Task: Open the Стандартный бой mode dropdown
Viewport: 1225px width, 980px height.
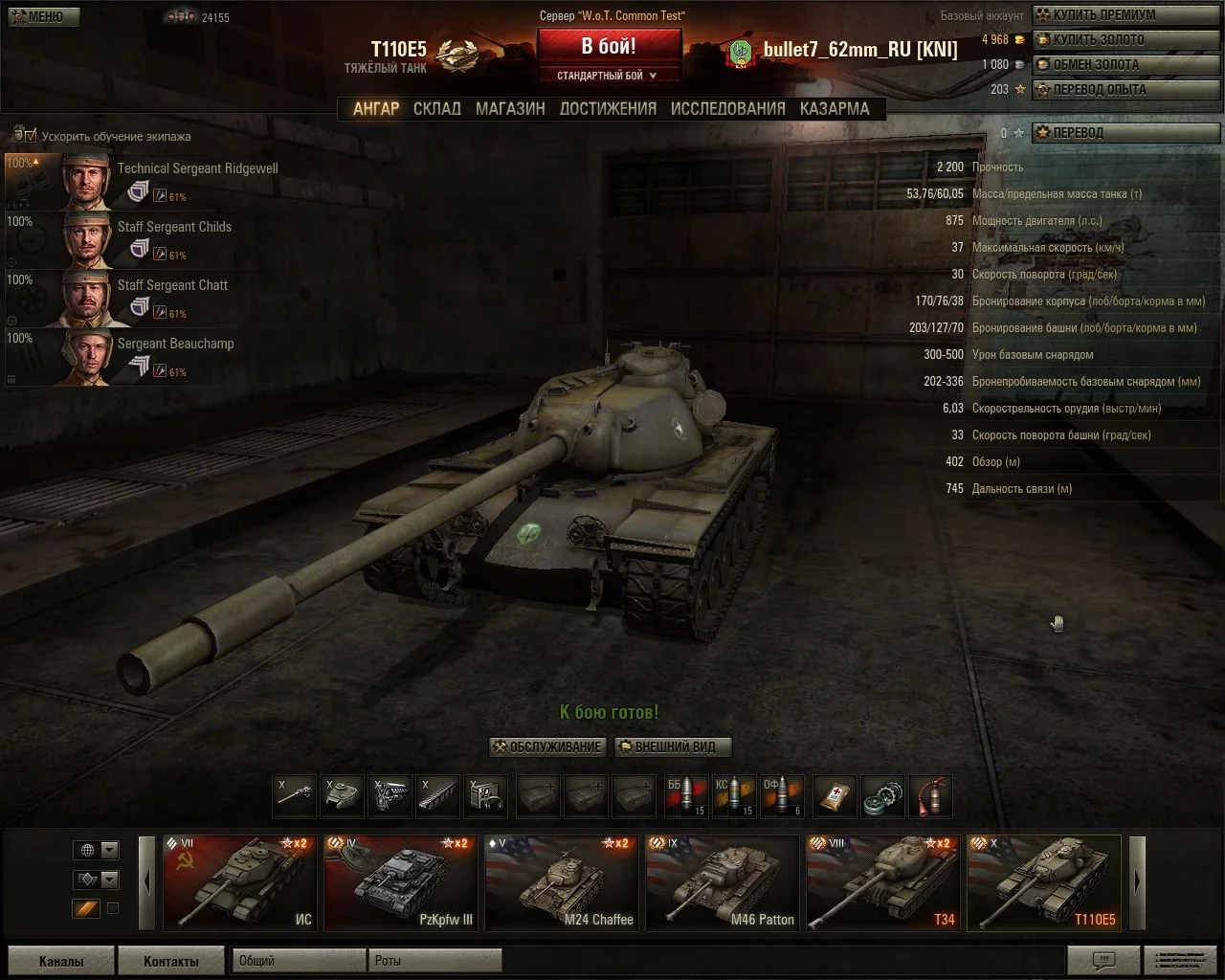Action: 609,76
